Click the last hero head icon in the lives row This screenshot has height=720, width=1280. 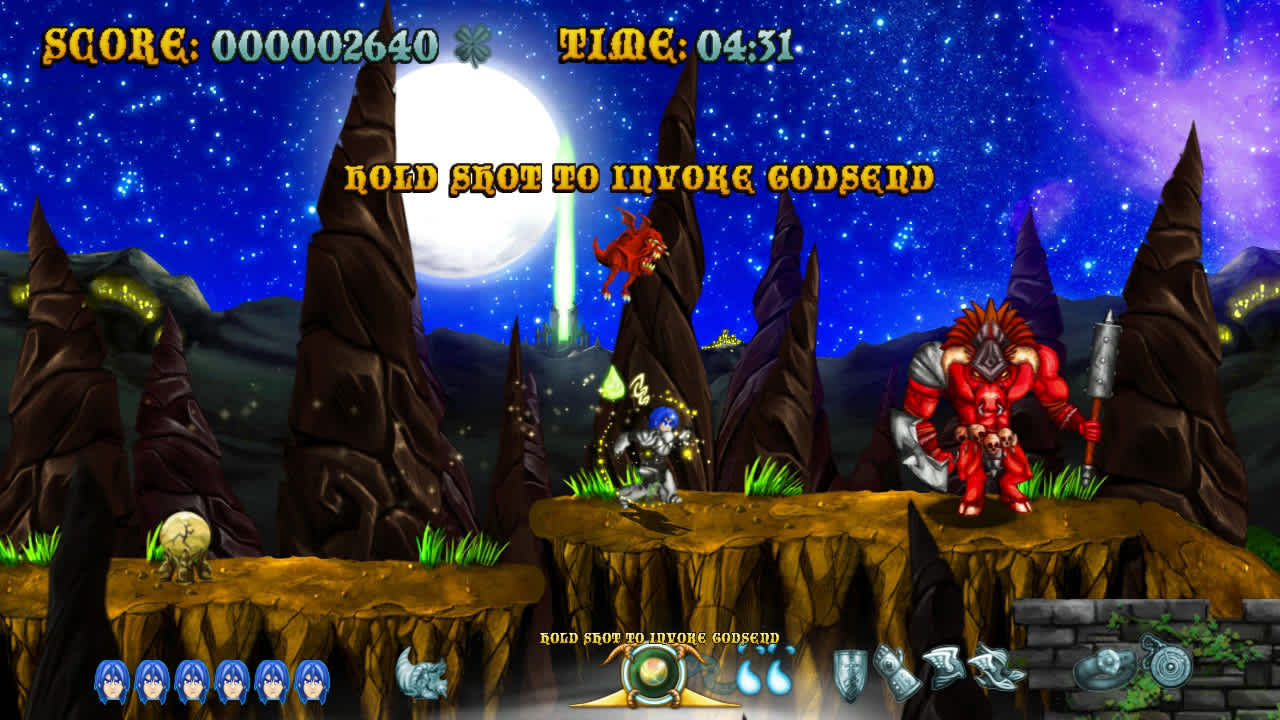310,676
